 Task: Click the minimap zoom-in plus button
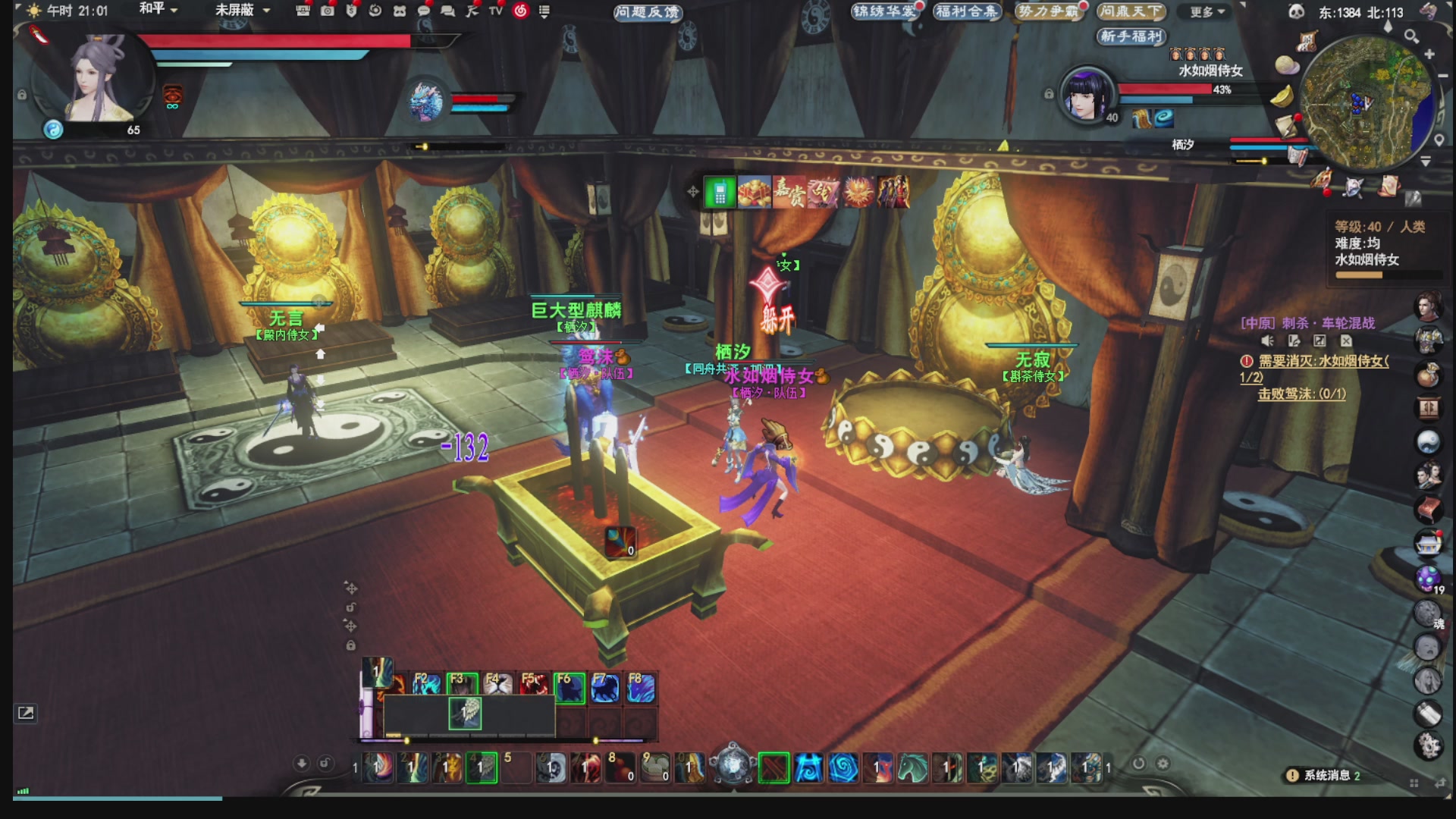(1429, 55)
